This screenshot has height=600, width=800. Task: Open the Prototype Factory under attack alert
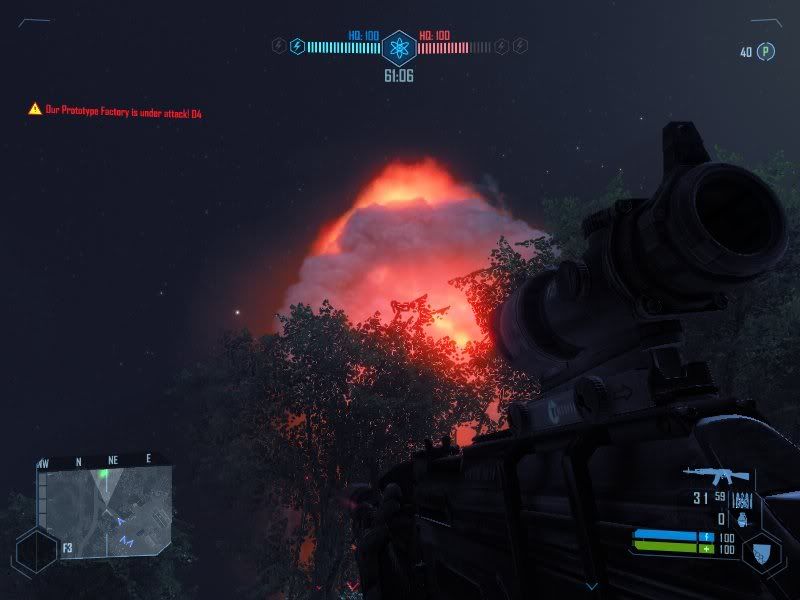(116, 113)
